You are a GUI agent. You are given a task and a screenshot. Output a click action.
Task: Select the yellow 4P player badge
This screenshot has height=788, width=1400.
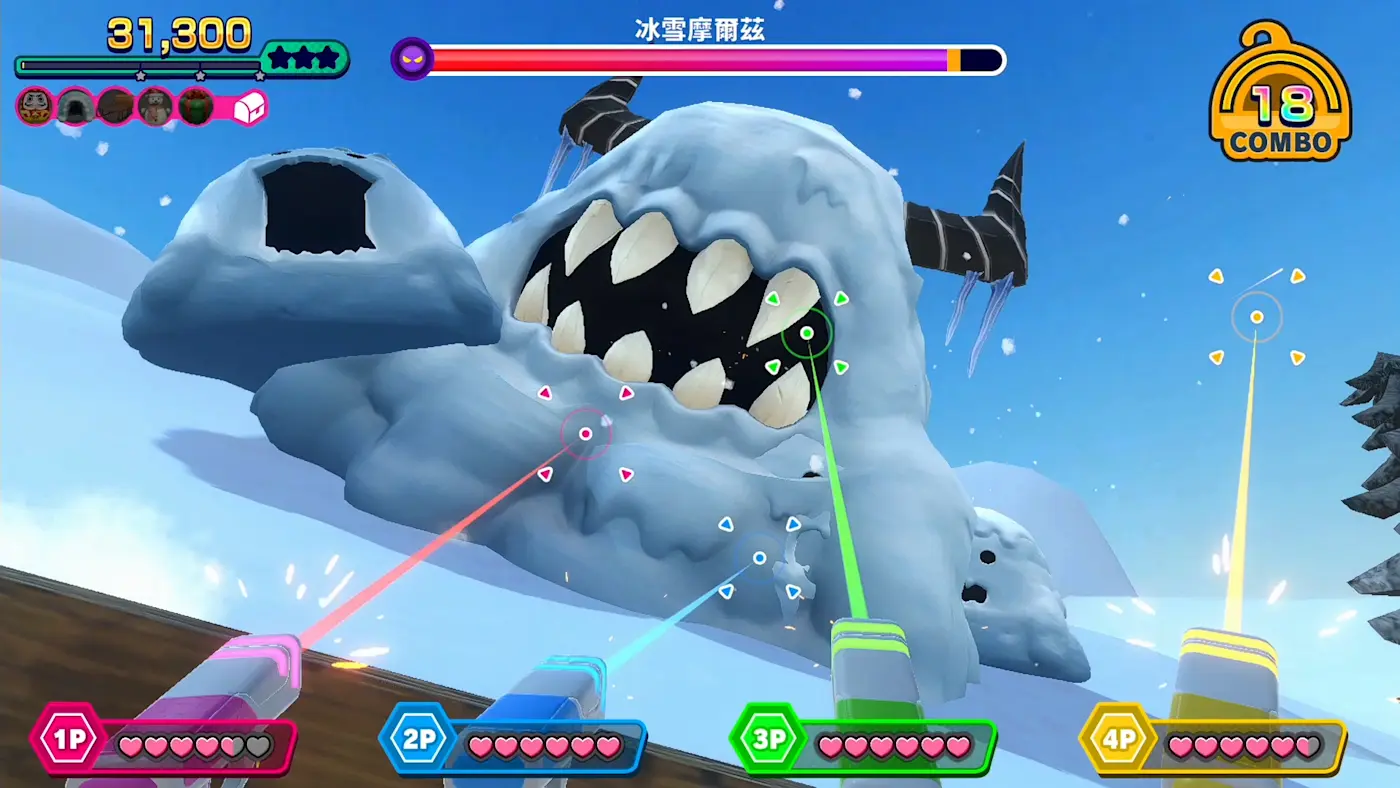click(1116, 741)
